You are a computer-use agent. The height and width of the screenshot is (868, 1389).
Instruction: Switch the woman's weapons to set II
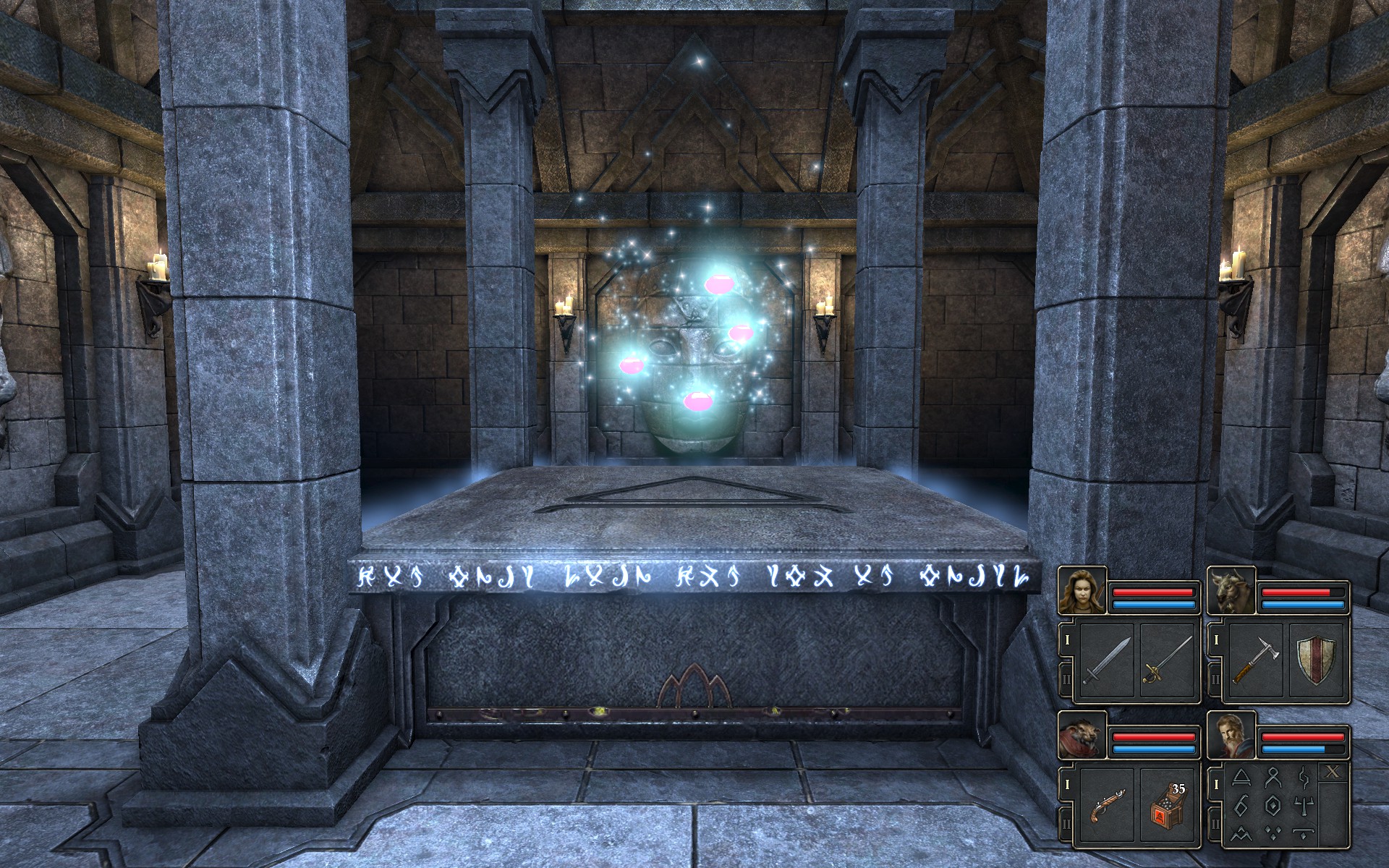click(x=1067, y=680)
